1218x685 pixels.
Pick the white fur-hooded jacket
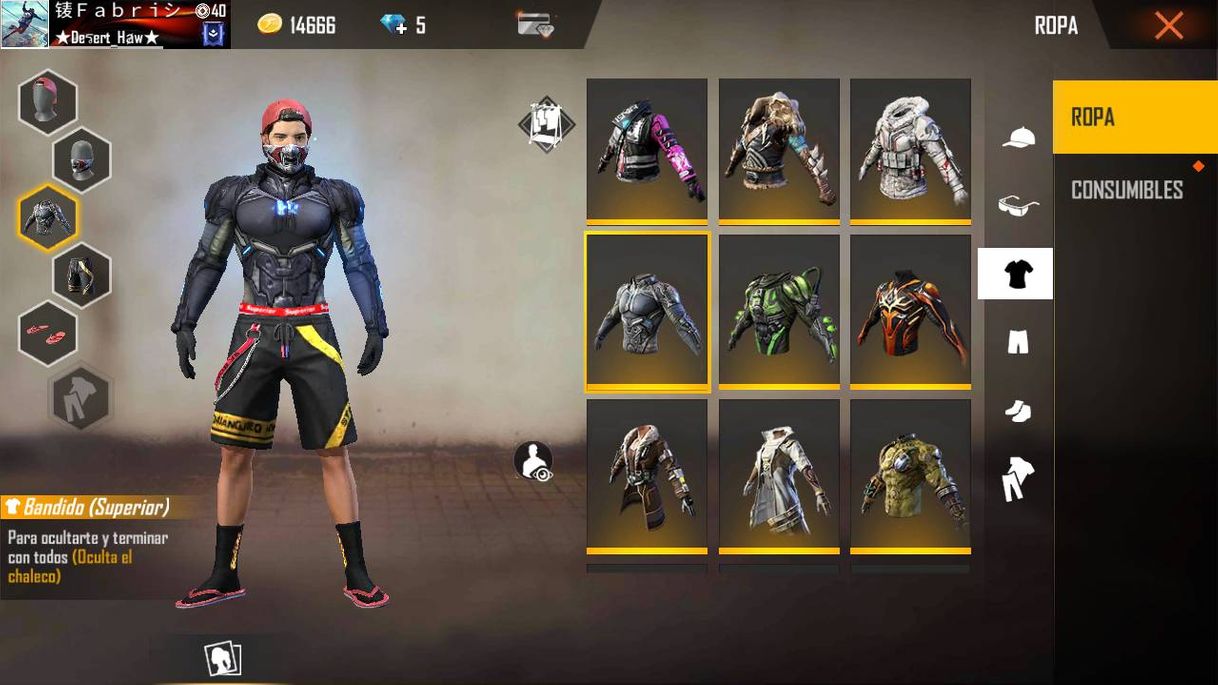point(910,150)
